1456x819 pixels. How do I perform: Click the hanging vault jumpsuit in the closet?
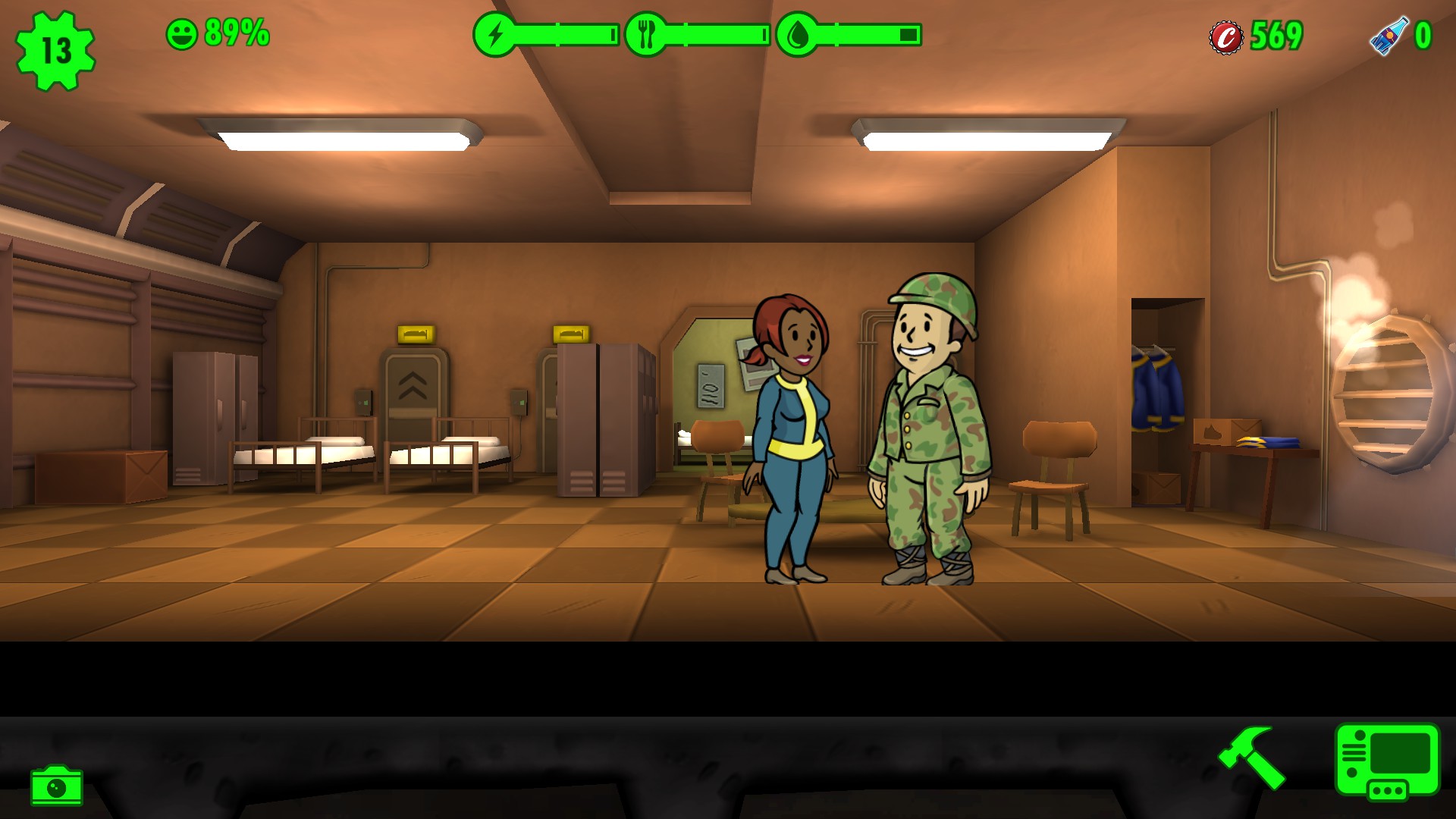click(1156, 387)
